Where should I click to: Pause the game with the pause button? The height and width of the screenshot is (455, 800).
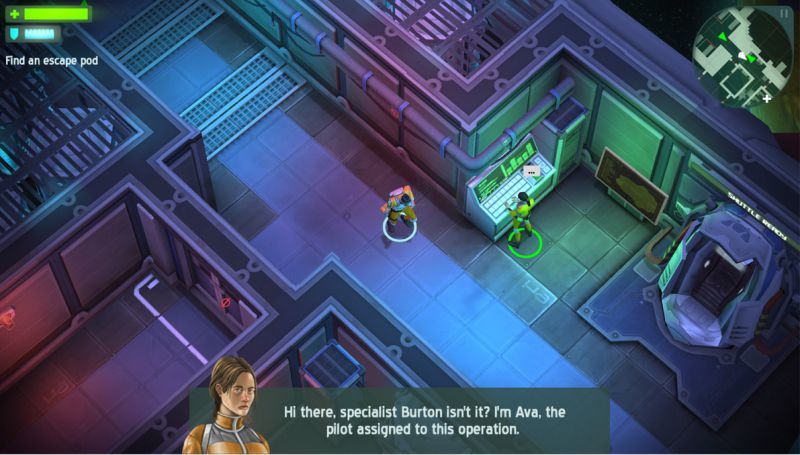click(x=784, y=13)
